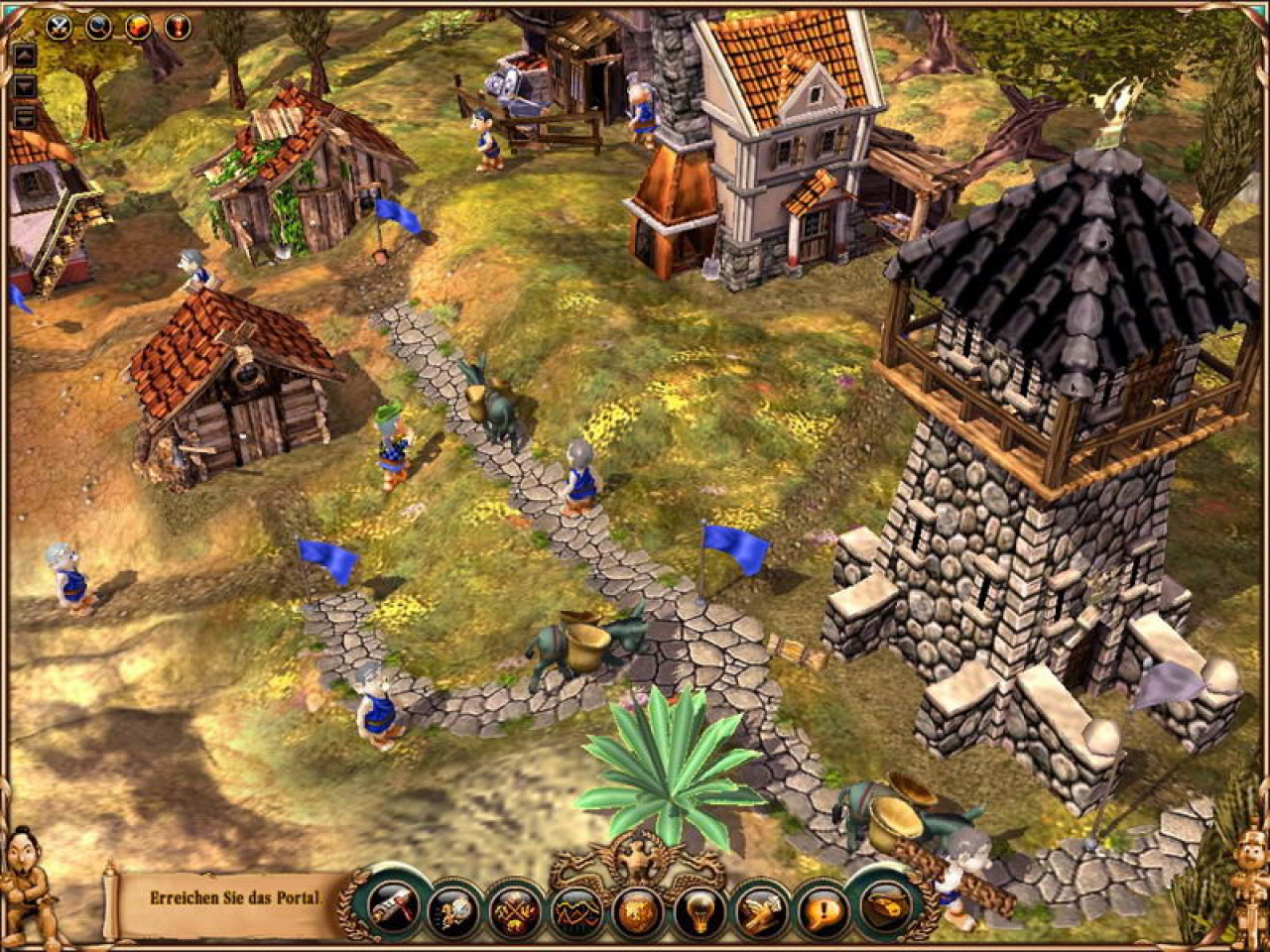Click the round golden shield icon

(636, 907)
